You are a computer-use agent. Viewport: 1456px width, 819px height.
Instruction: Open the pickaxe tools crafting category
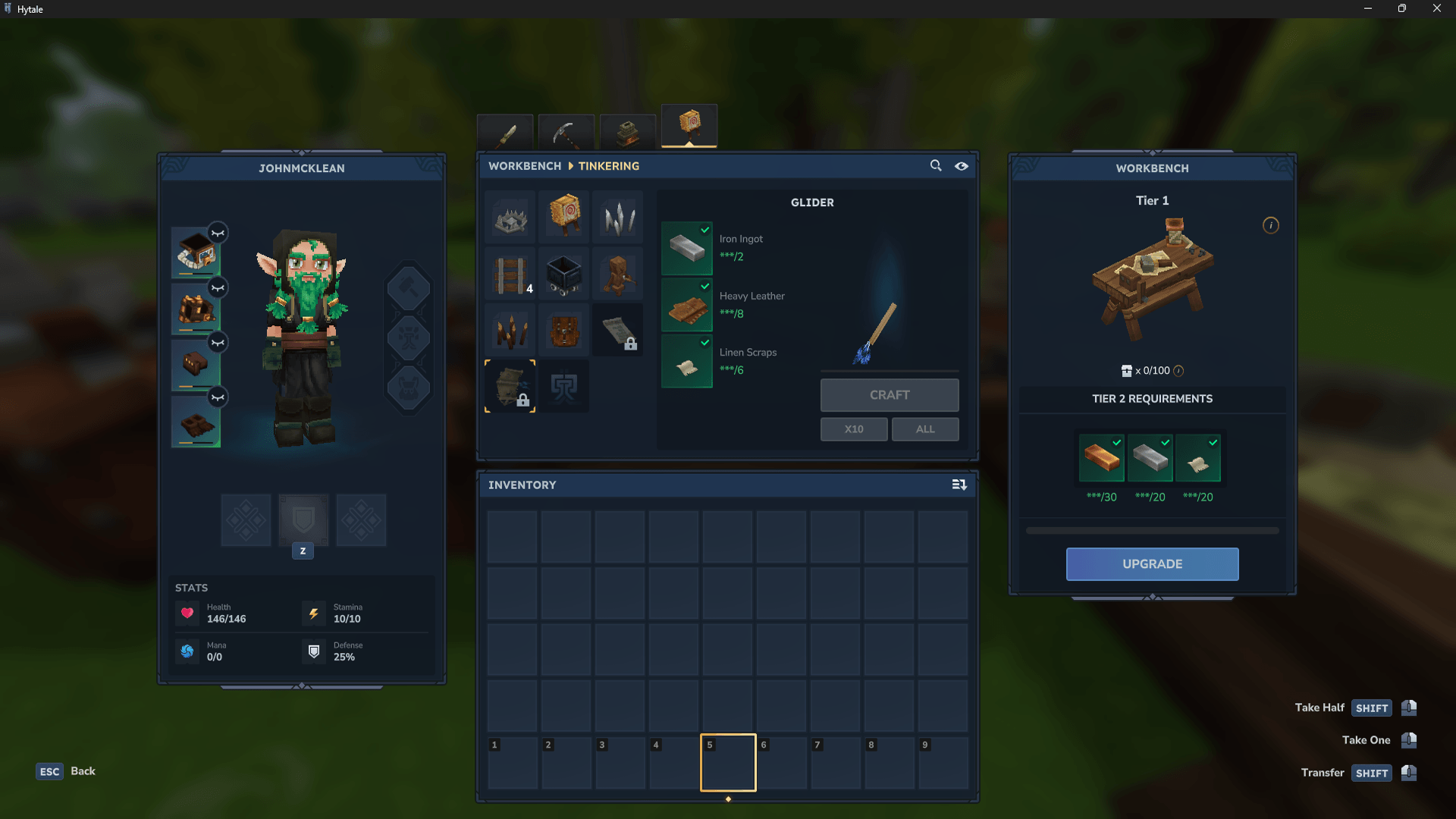tap(566, 133)
